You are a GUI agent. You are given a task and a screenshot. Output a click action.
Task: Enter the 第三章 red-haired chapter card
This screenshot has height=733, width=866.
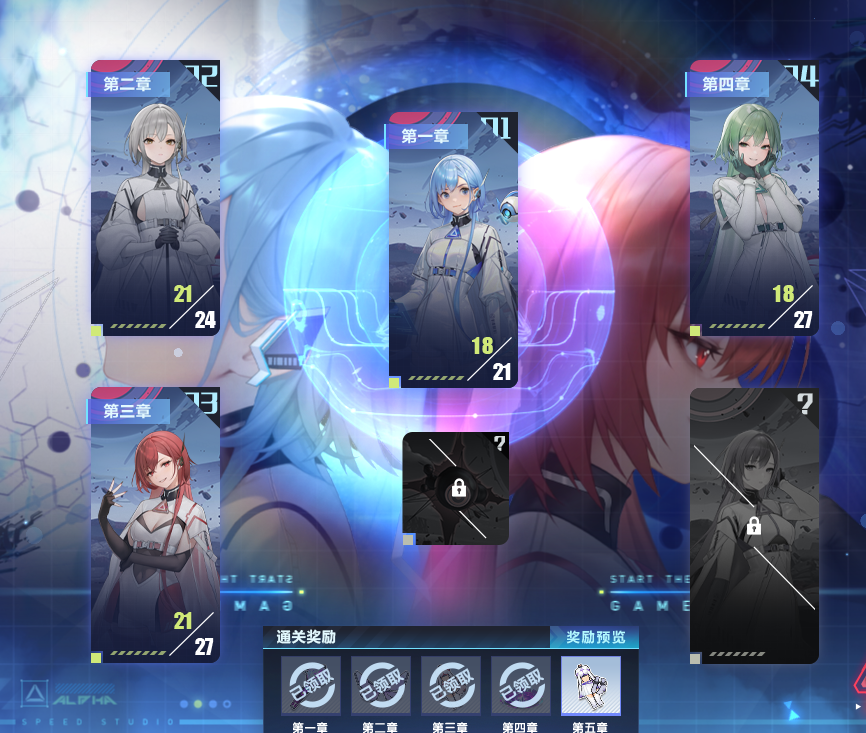155,525
